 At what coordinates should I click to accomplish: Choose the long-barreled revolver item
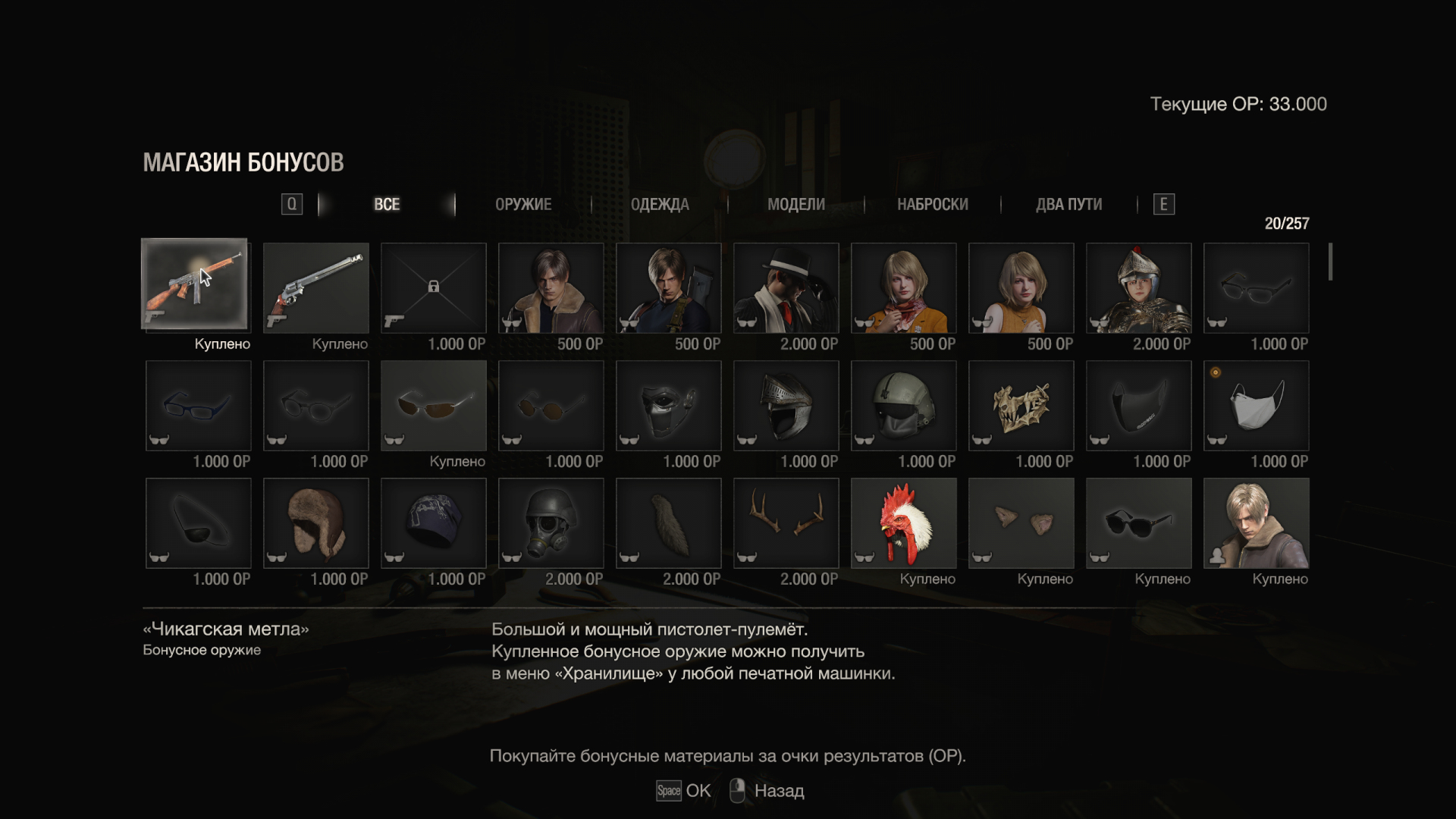tap(316, 288)
